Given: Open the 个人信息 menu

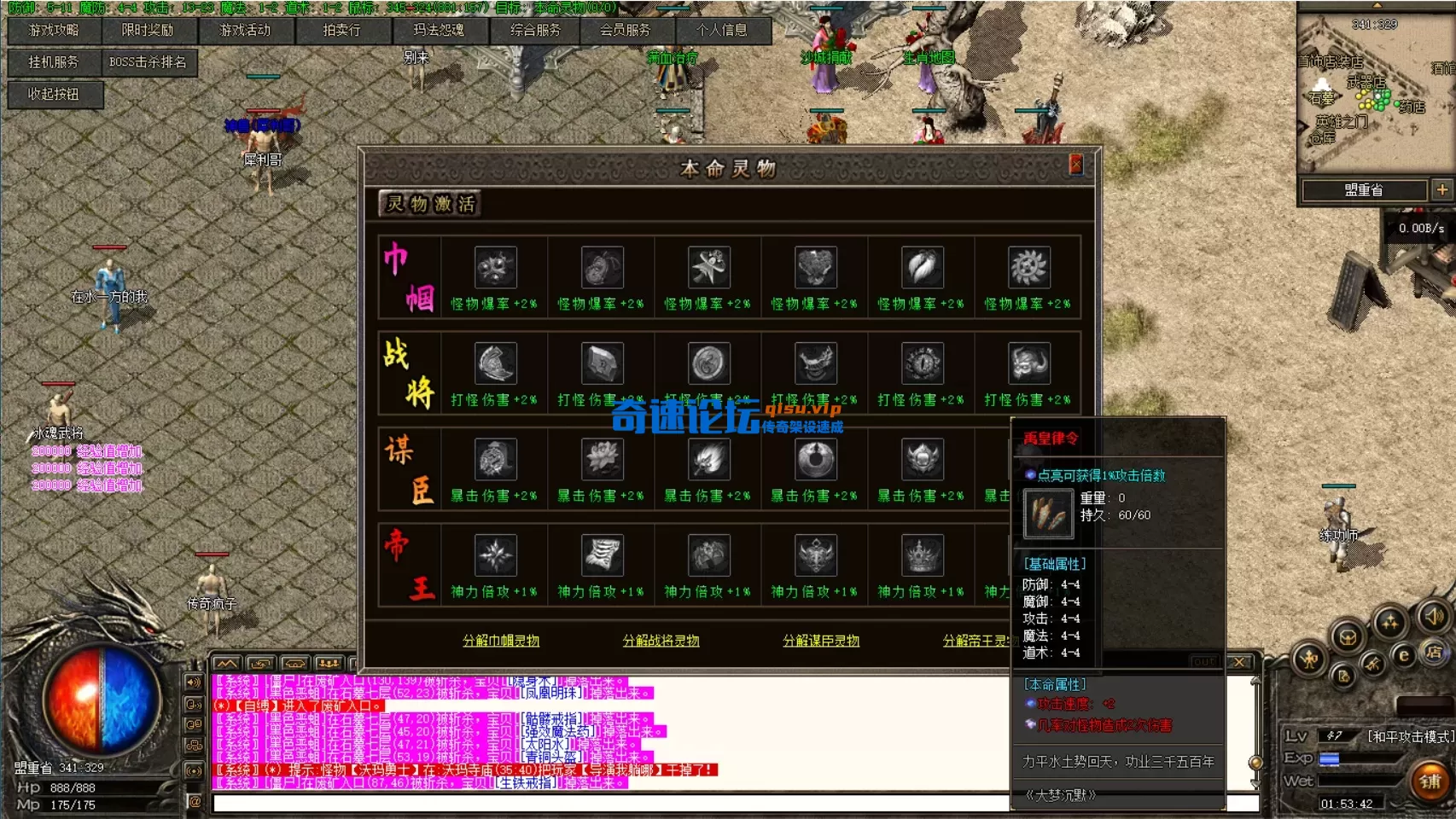Looking at the screenshot, I should click(719, 30).
